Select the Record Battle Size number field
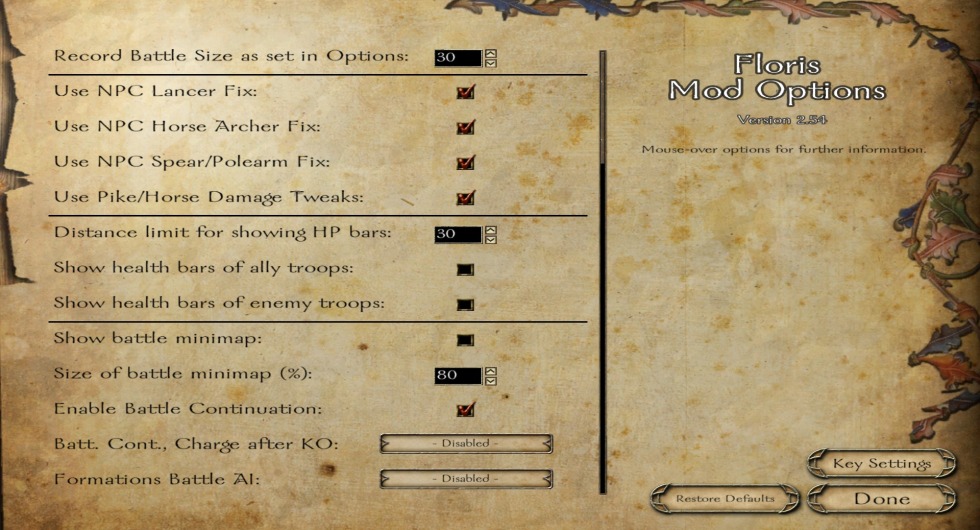Screen dimensions: 980x530 coord(458,57)
